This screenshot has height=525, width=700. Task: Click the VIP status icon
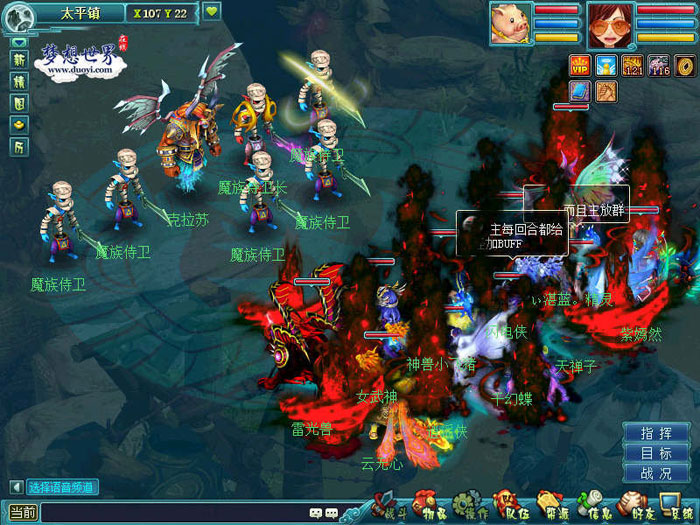click(580, 66)
